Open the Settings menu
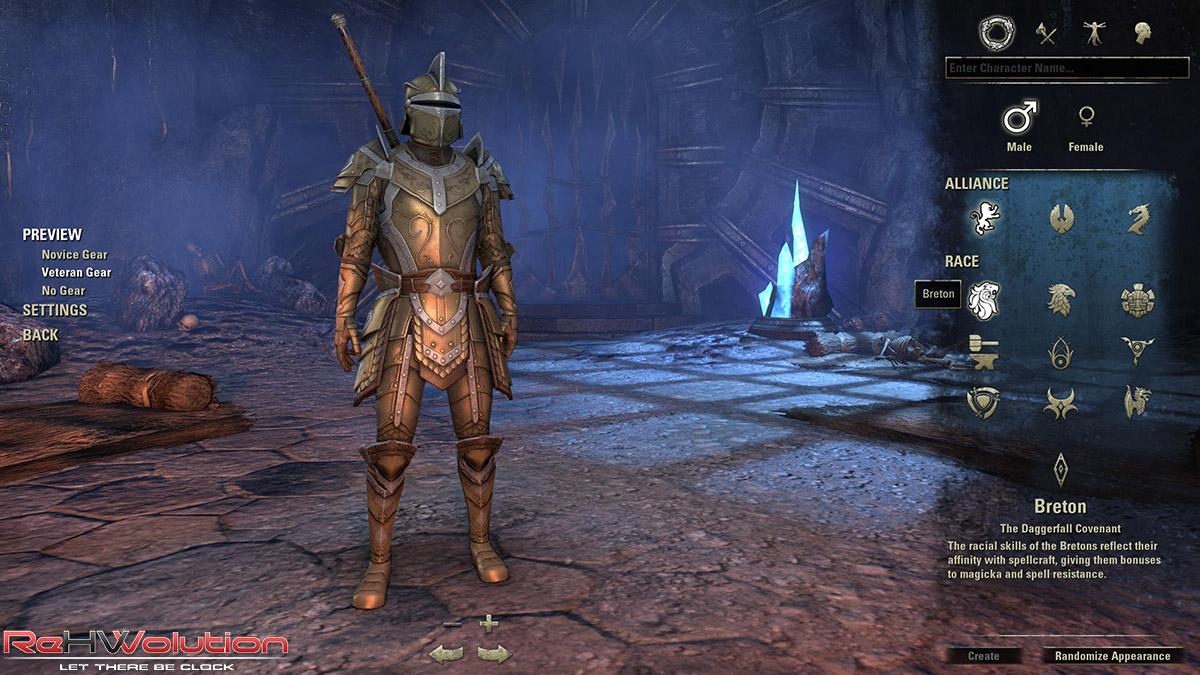 point(55,310)
